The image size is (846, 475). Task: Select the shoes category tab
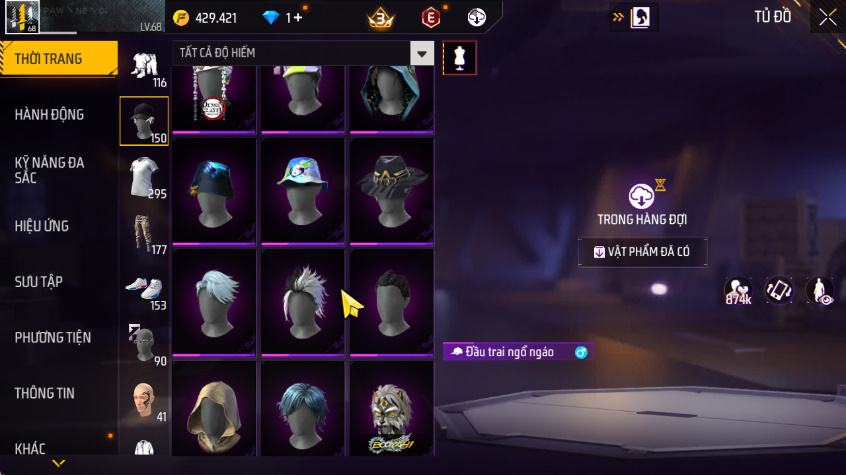pos(144,290)
